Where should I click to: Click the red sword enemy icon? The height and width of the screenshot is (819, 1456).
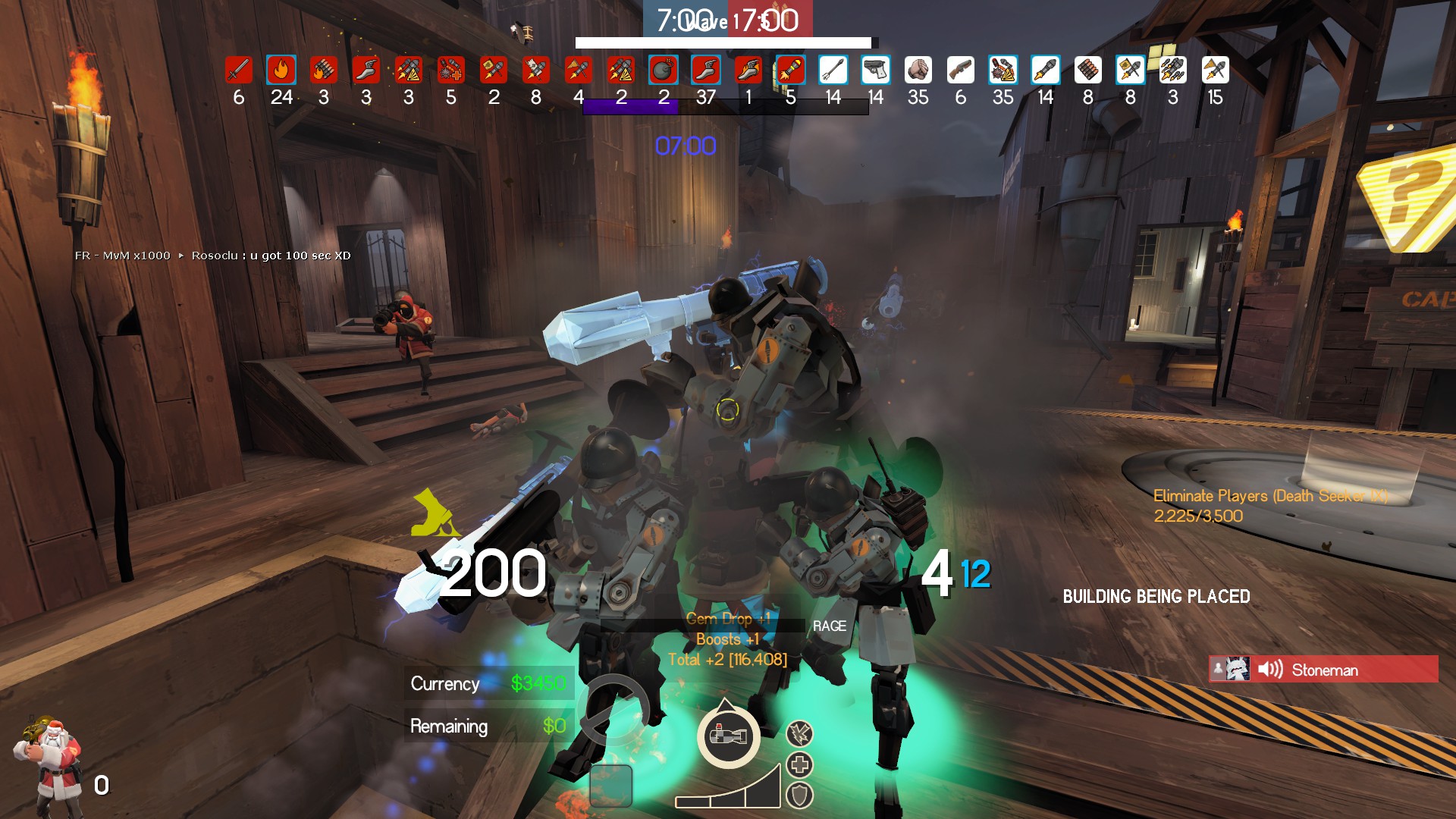click(x=238, y=71)
